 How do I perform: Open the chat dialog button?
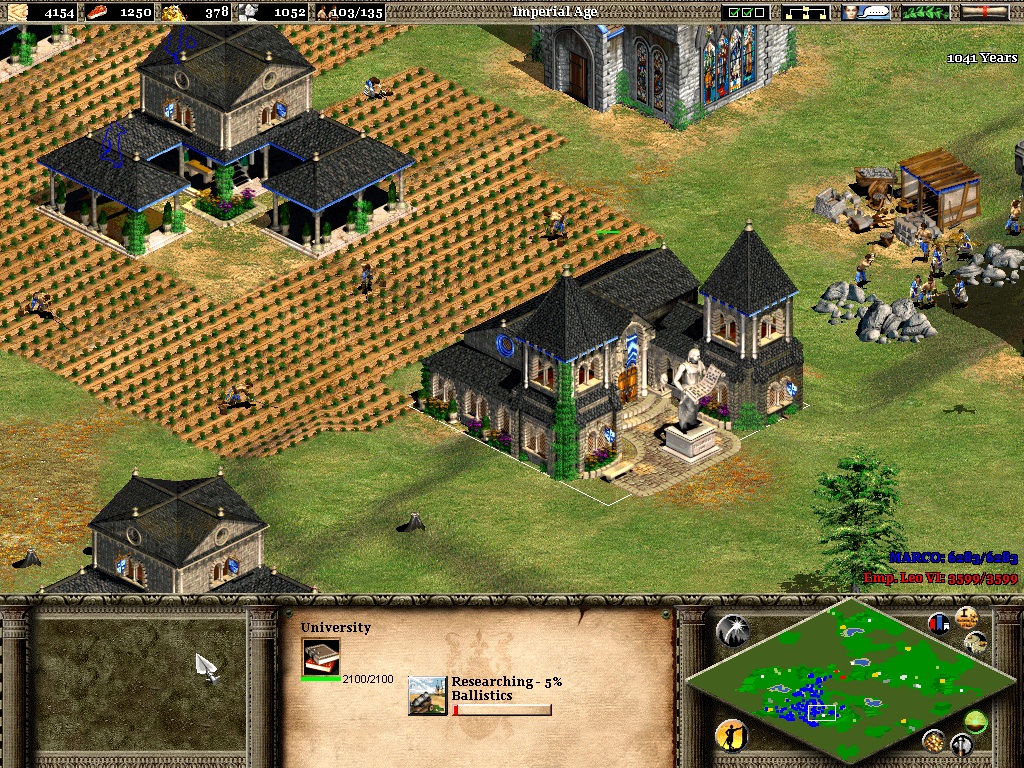(x=866, y=12)
